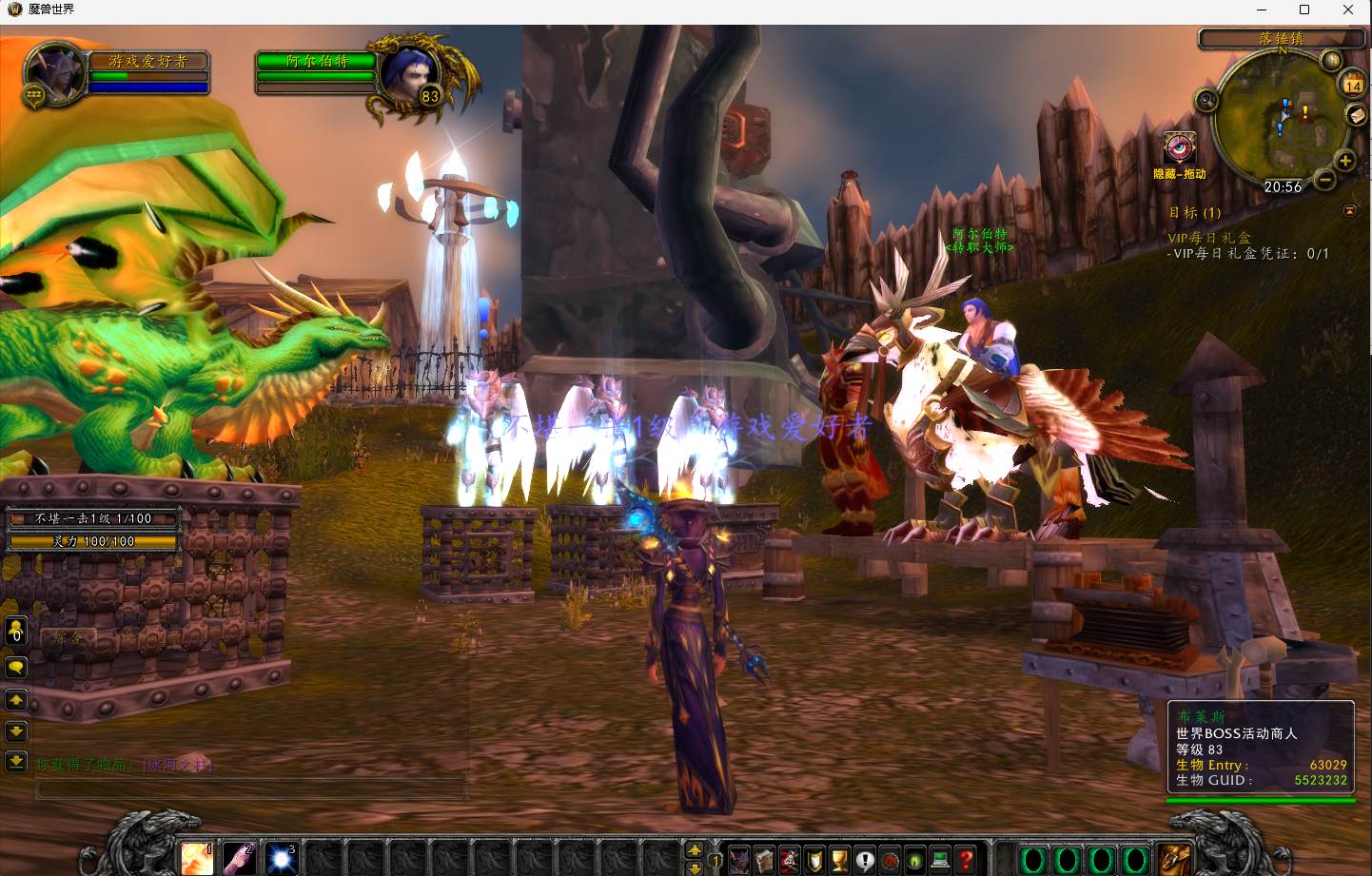
Task: Toggle the minimap tracking magnifier button
Action: coord(1206,100)
